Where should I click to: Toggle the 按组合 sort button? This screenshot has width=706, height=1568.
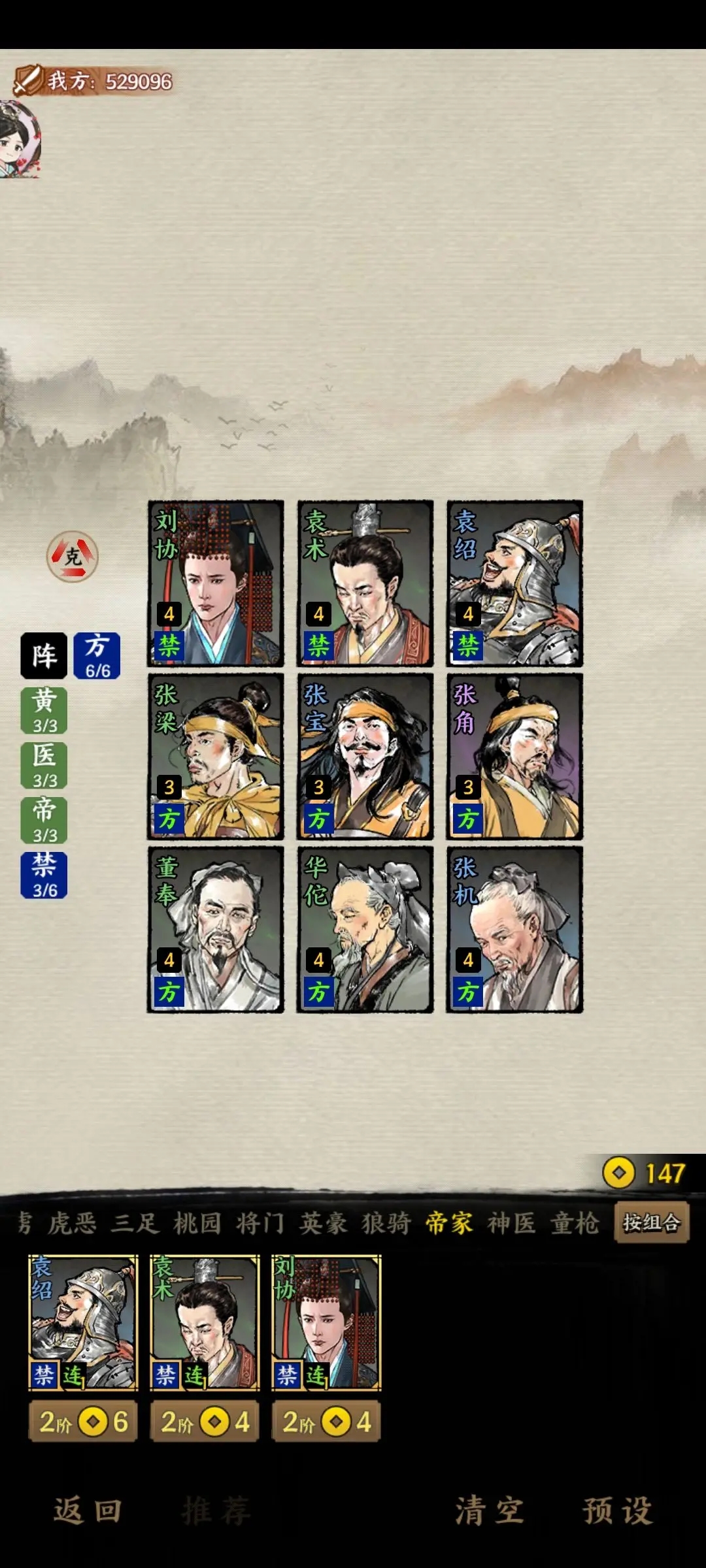[x=651, y=1222]
